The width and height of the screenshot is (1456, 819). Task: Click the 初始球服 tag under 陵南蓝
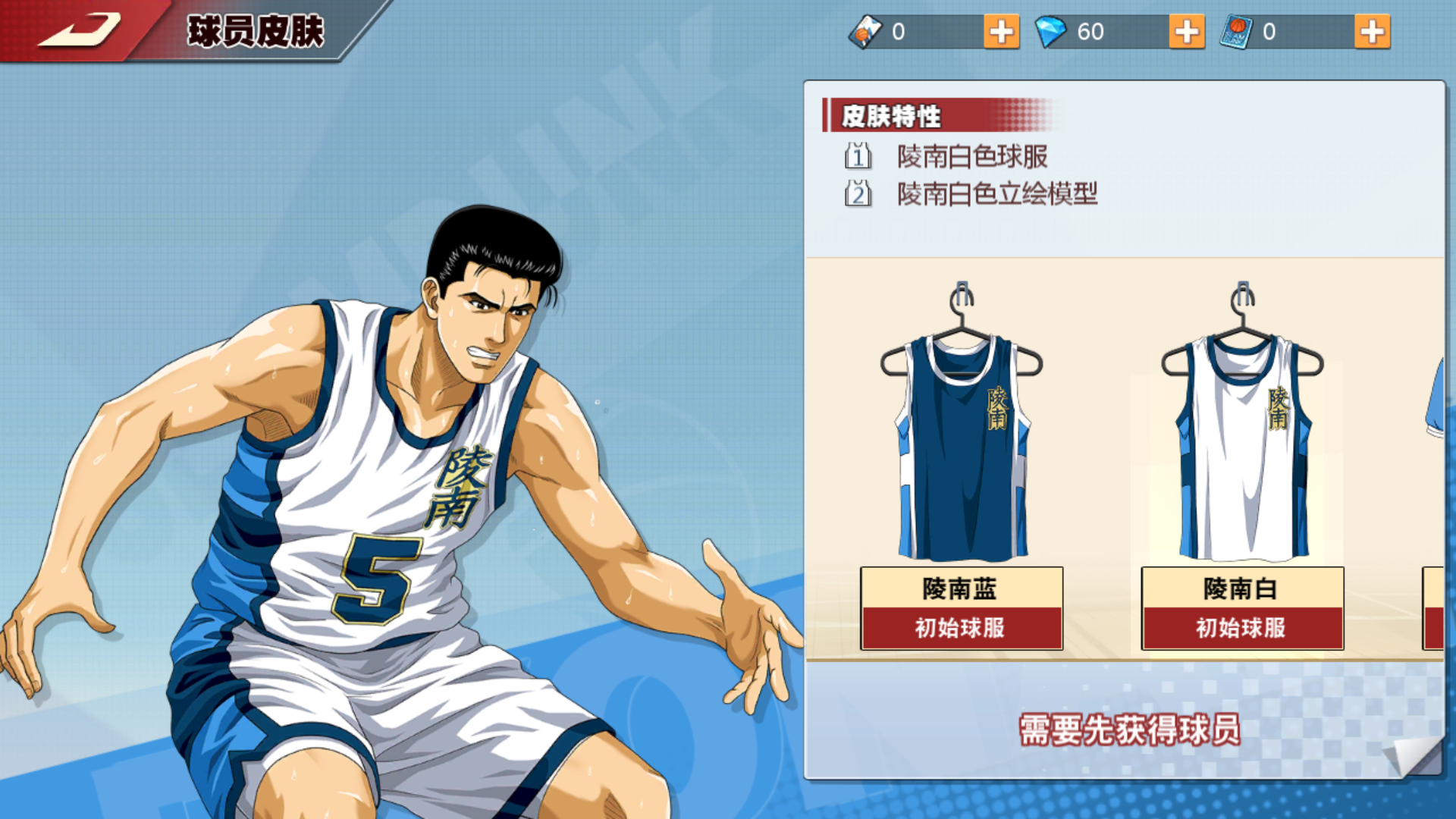(x=962, y=628)
